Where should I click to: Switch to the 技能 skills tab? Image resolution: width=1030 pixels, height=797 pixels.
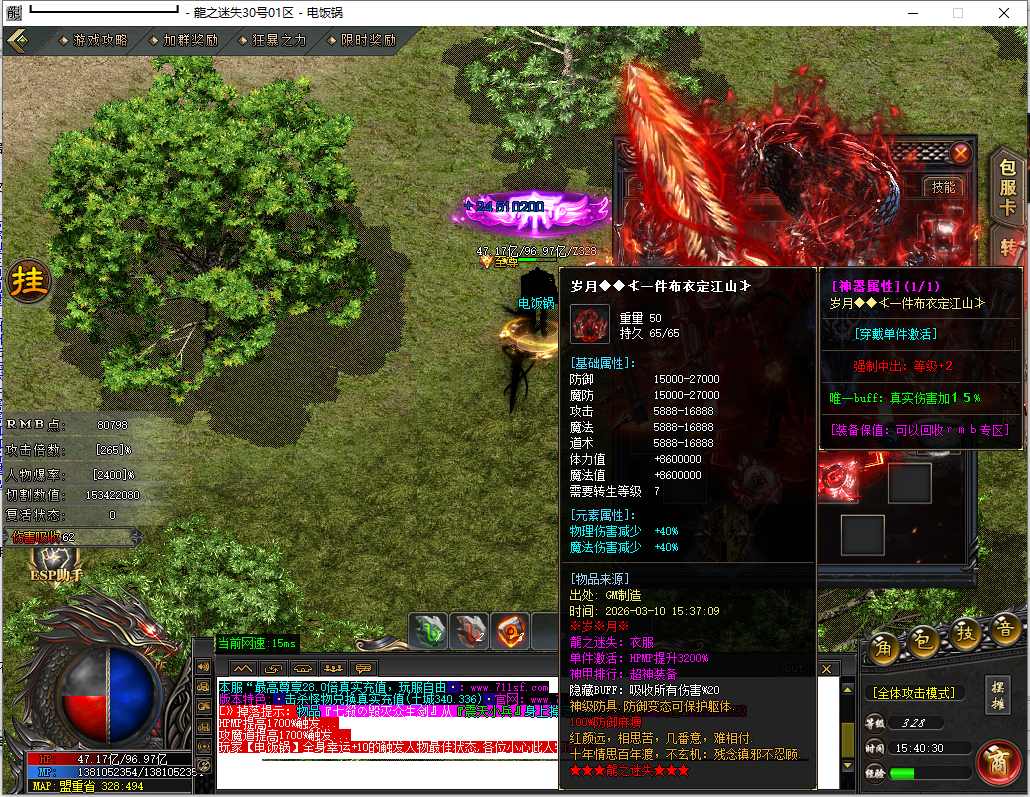tap(943, 187)
